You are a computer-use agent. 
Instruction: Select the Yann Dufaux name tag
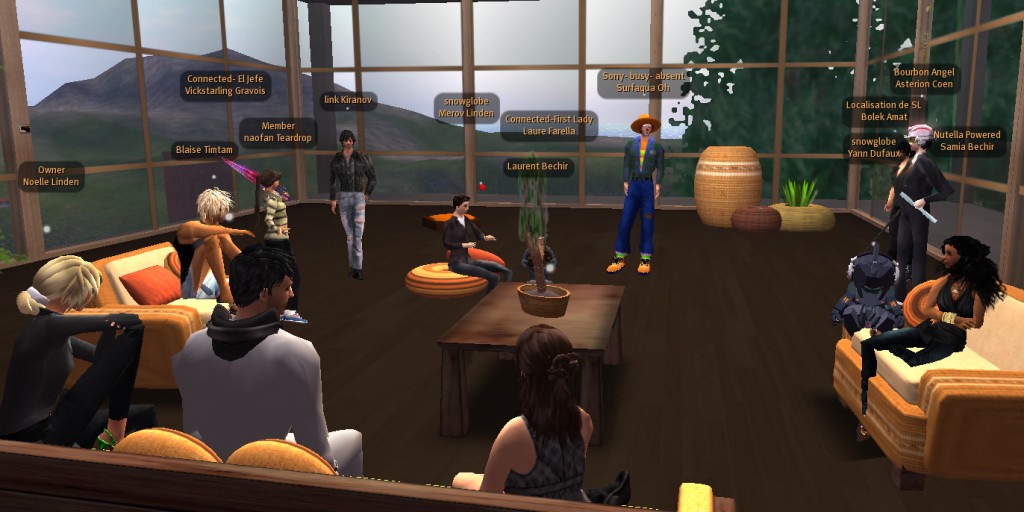[874, 147]
